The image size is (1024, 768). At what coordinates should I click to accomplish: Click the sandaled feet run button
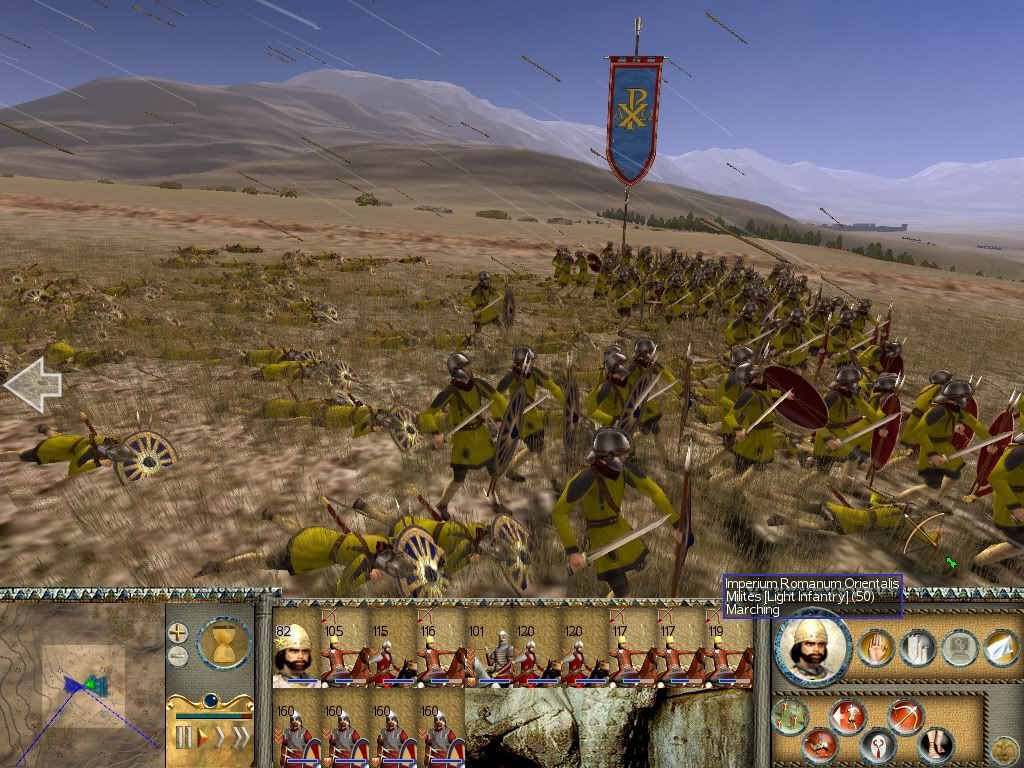935,745
